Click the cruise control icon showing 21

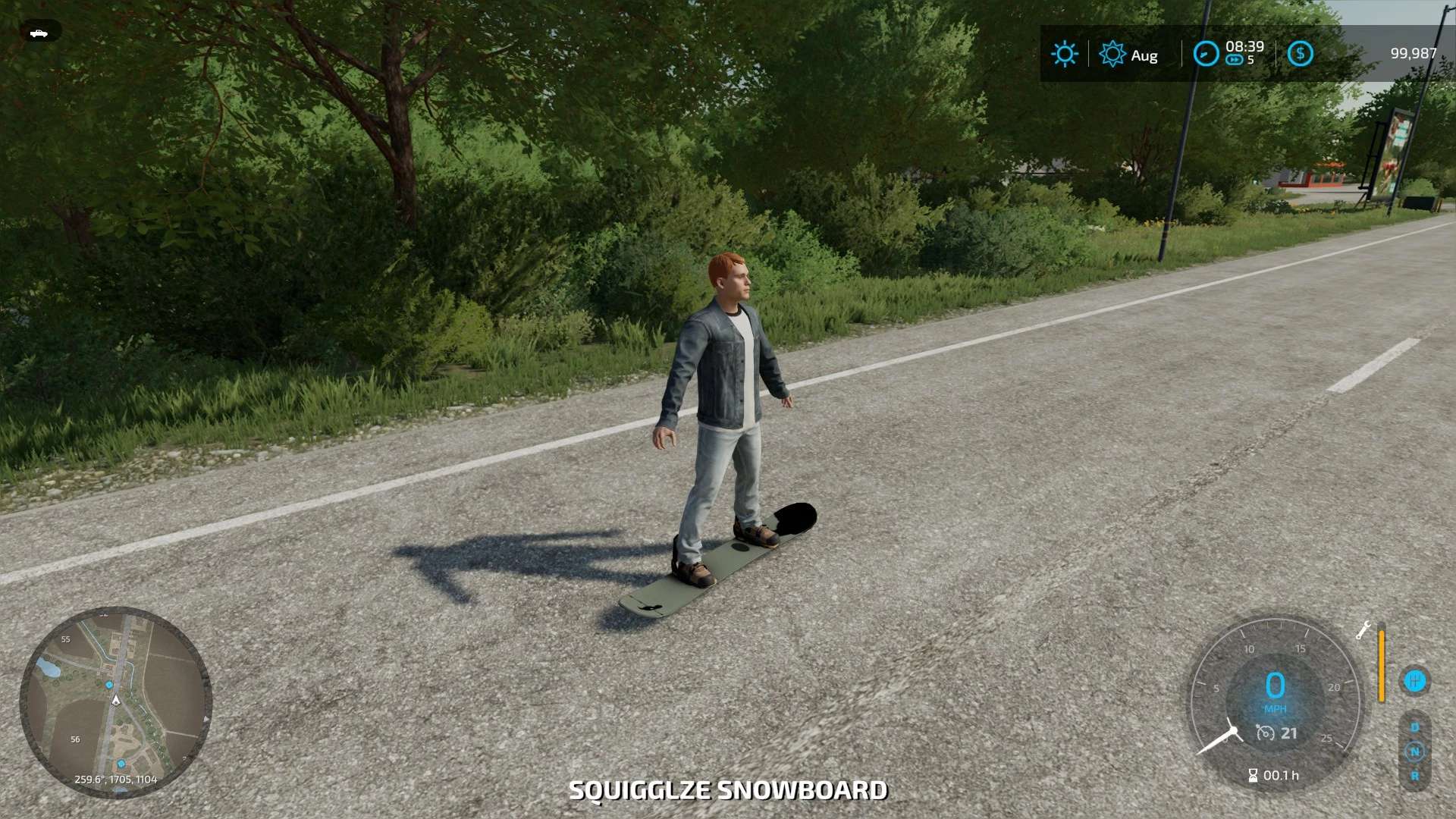(1265, 733)
